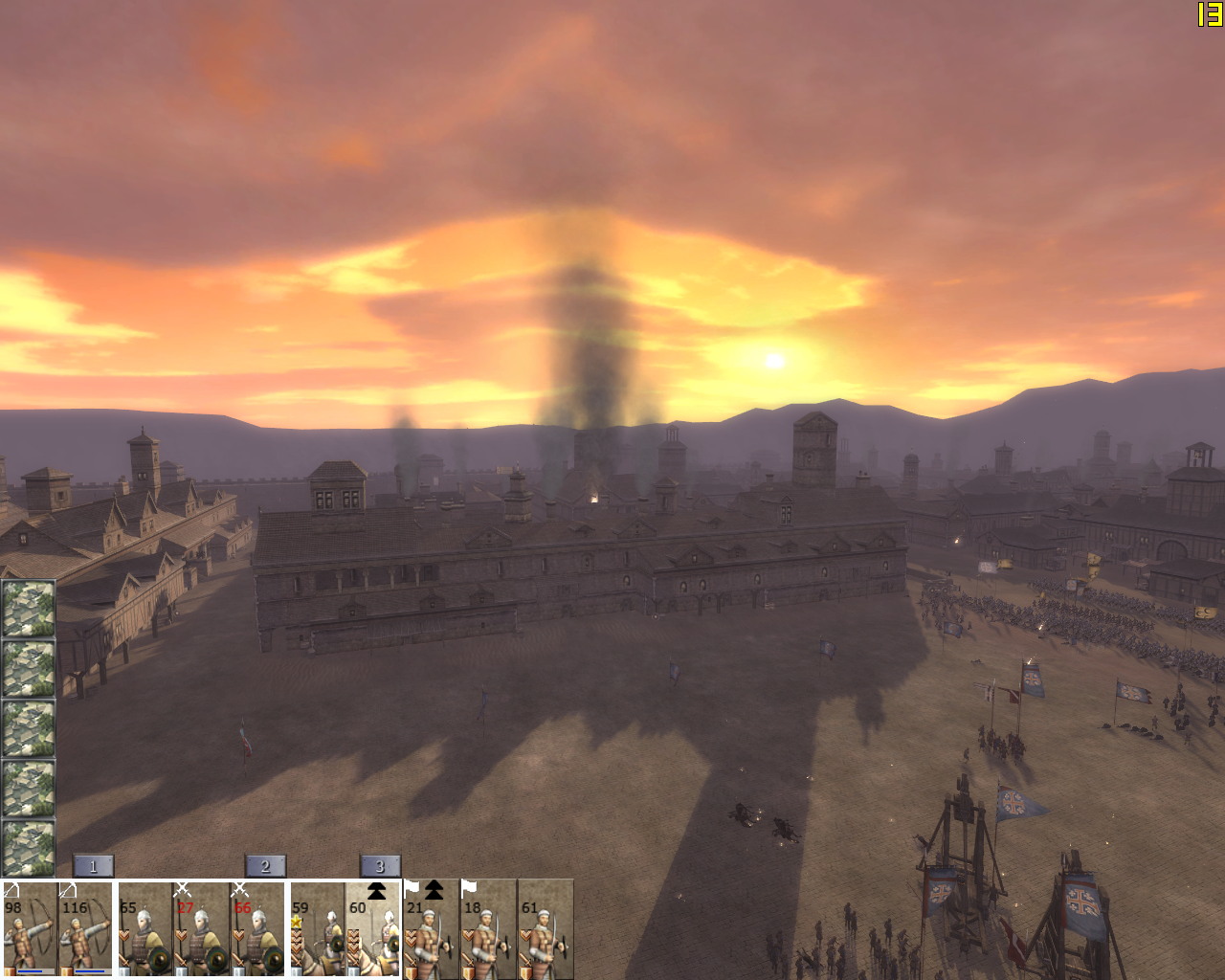This screenshot has height=980, width=1225.
Task: Select group tab 1
Action: coord(93,866)
